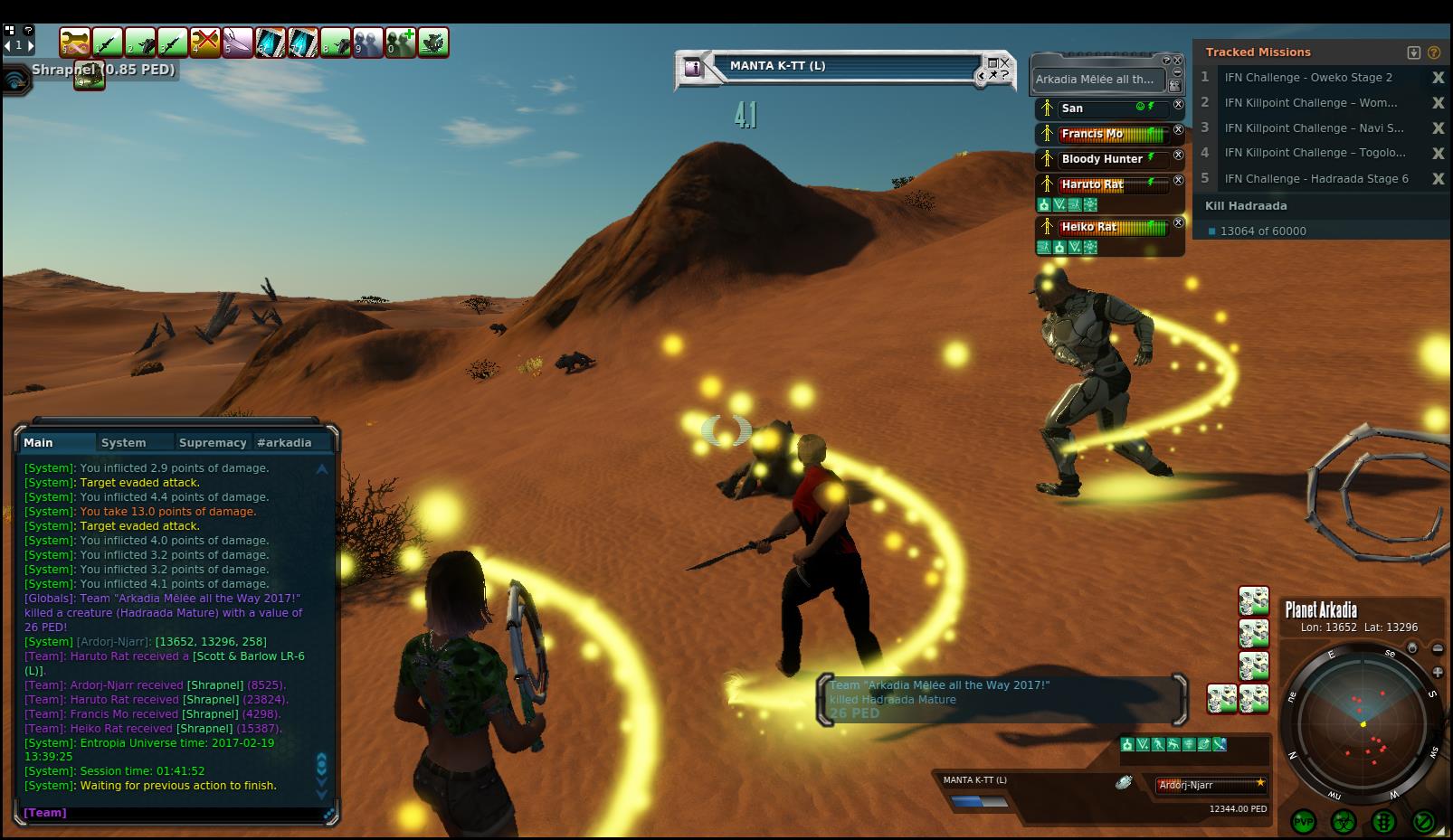Use the wrench repair tool in hotbar
This screenshot has height=840, width=1453.
pyautogui.click(x=75, y=42)
